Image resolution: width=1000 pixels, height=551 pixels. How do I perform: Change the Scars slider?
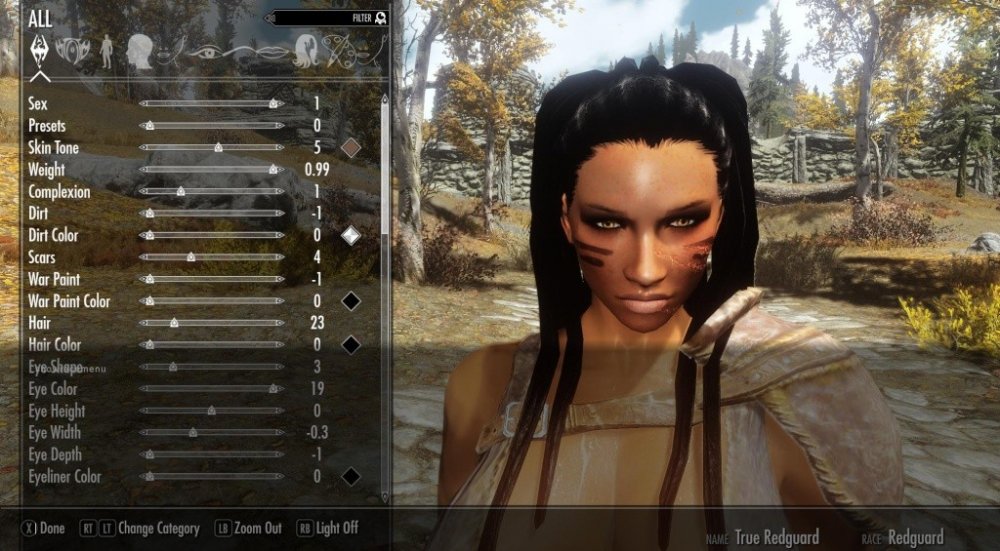191,257
